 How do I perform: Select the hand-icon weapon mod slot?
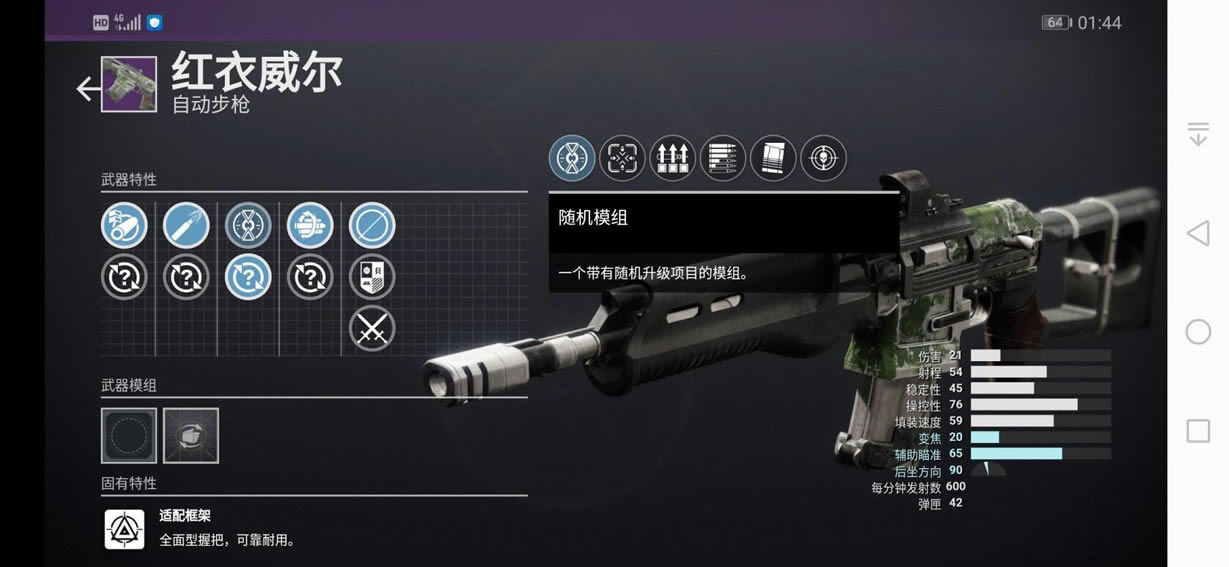click(x=191, y=435)
